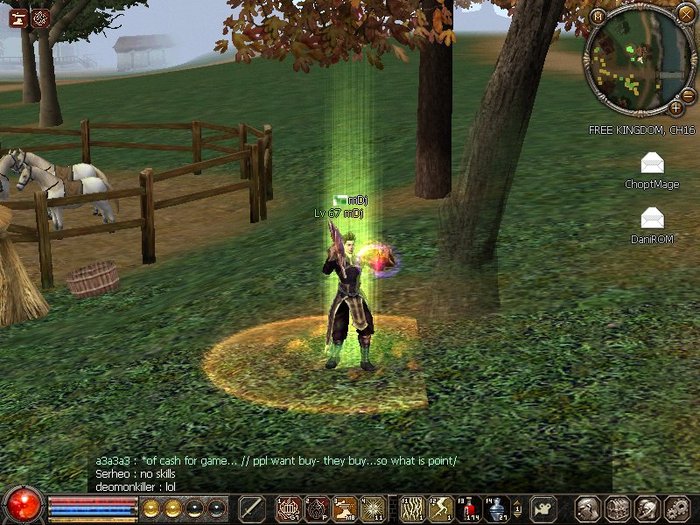
Task: Zoom in the minimap with the plus button
Action: click(x=676, y=106)
